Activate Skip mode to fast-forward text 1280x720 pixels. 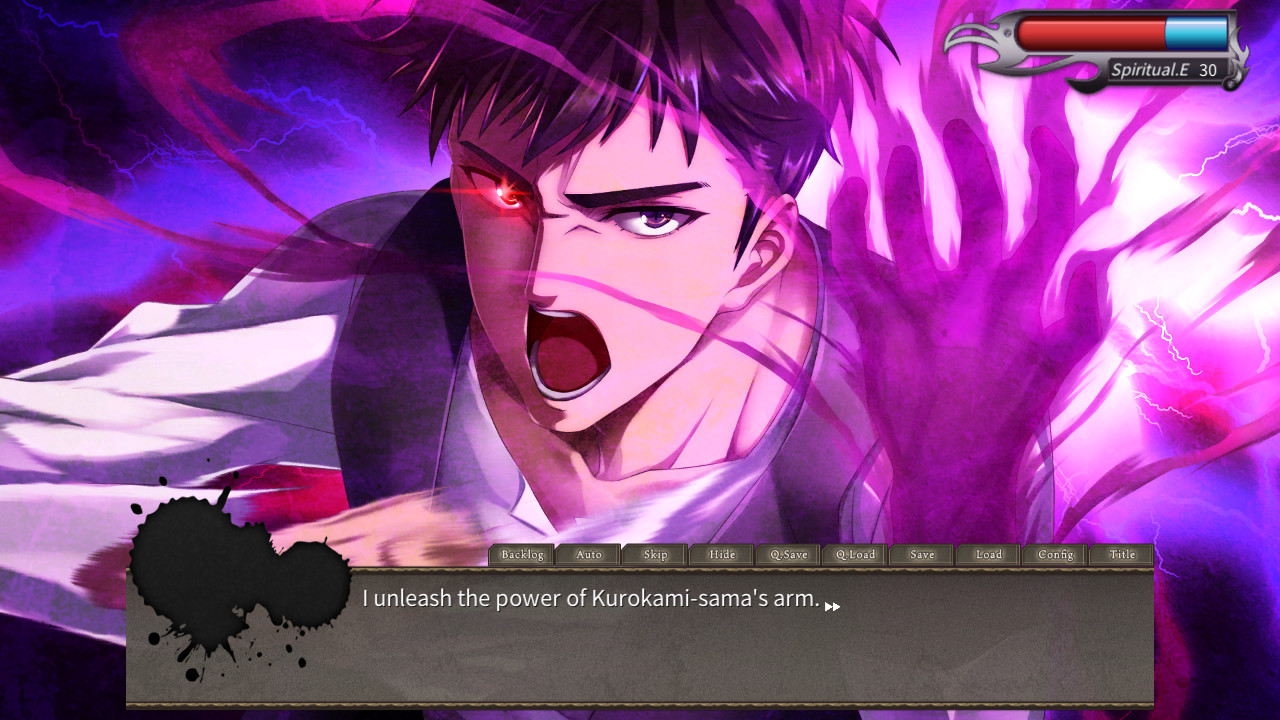click(x=654, y=555)
